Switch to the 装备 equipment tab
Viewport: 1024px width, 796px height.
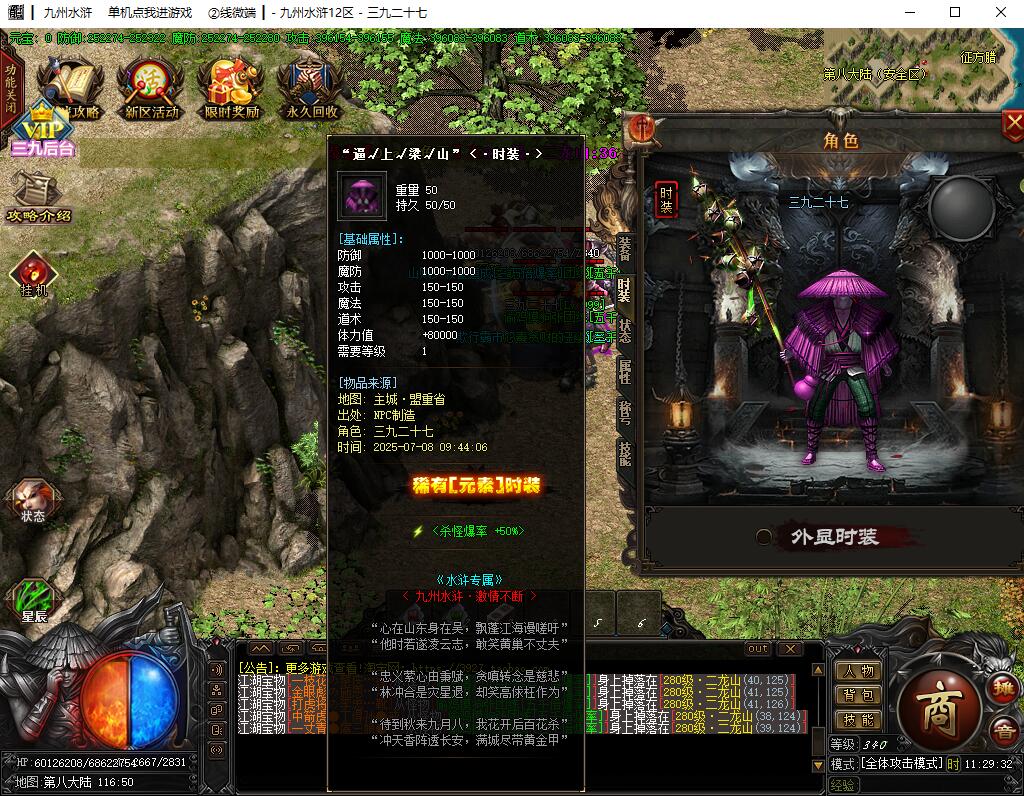(x=624, y=248)
